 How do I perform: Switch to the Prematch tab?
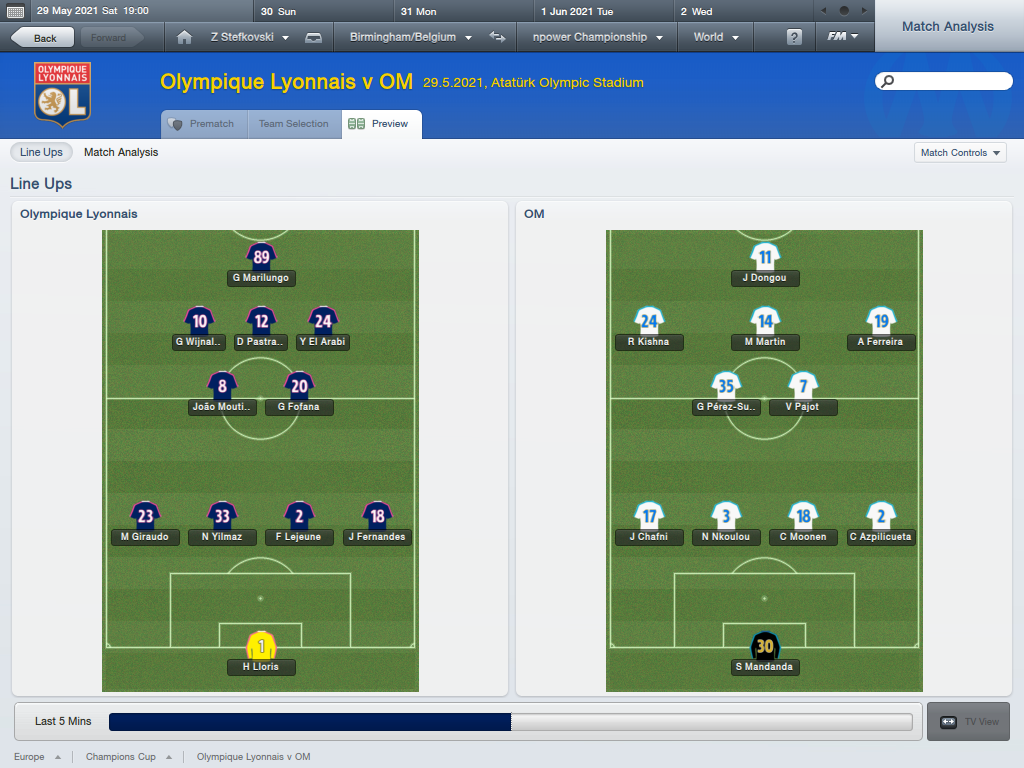coord(203,124)
